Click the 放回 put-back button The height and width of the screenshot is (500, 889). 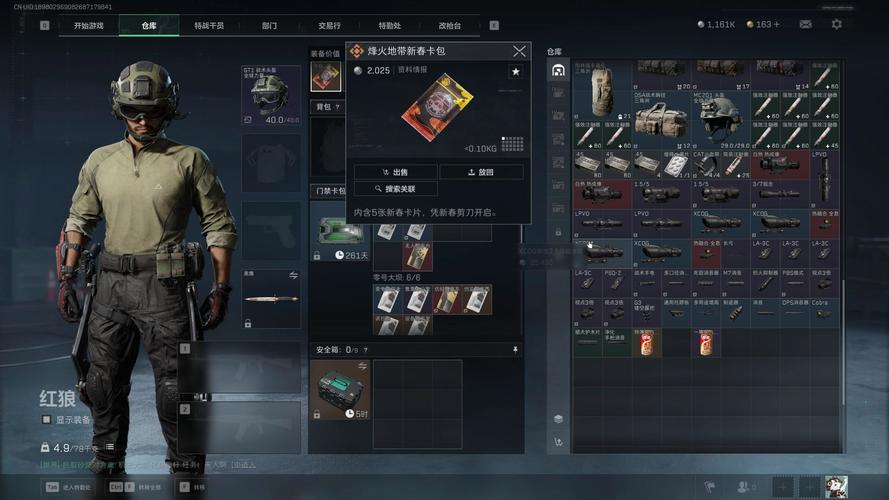(481, 172)
